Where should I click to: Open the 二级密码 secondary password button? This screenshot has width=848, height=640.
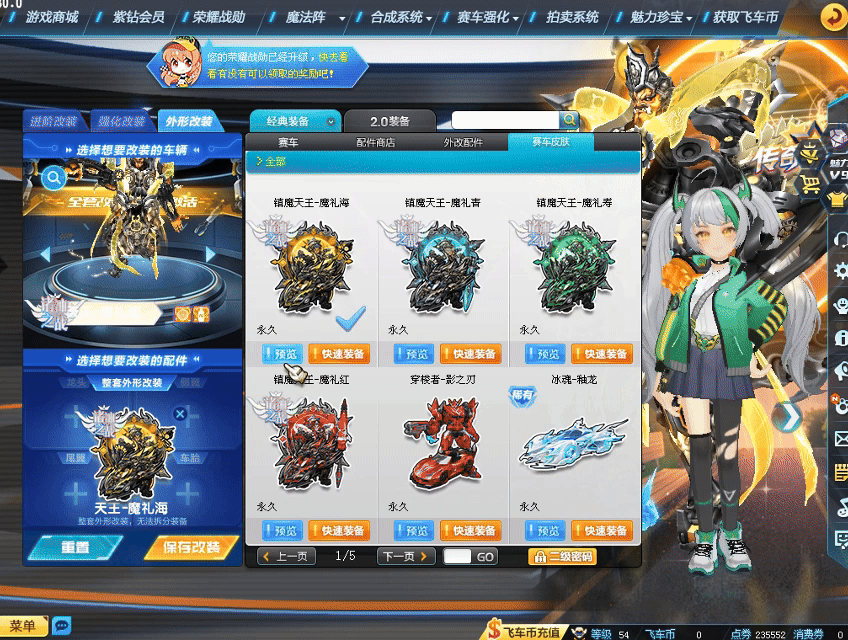tap(562, 556)
